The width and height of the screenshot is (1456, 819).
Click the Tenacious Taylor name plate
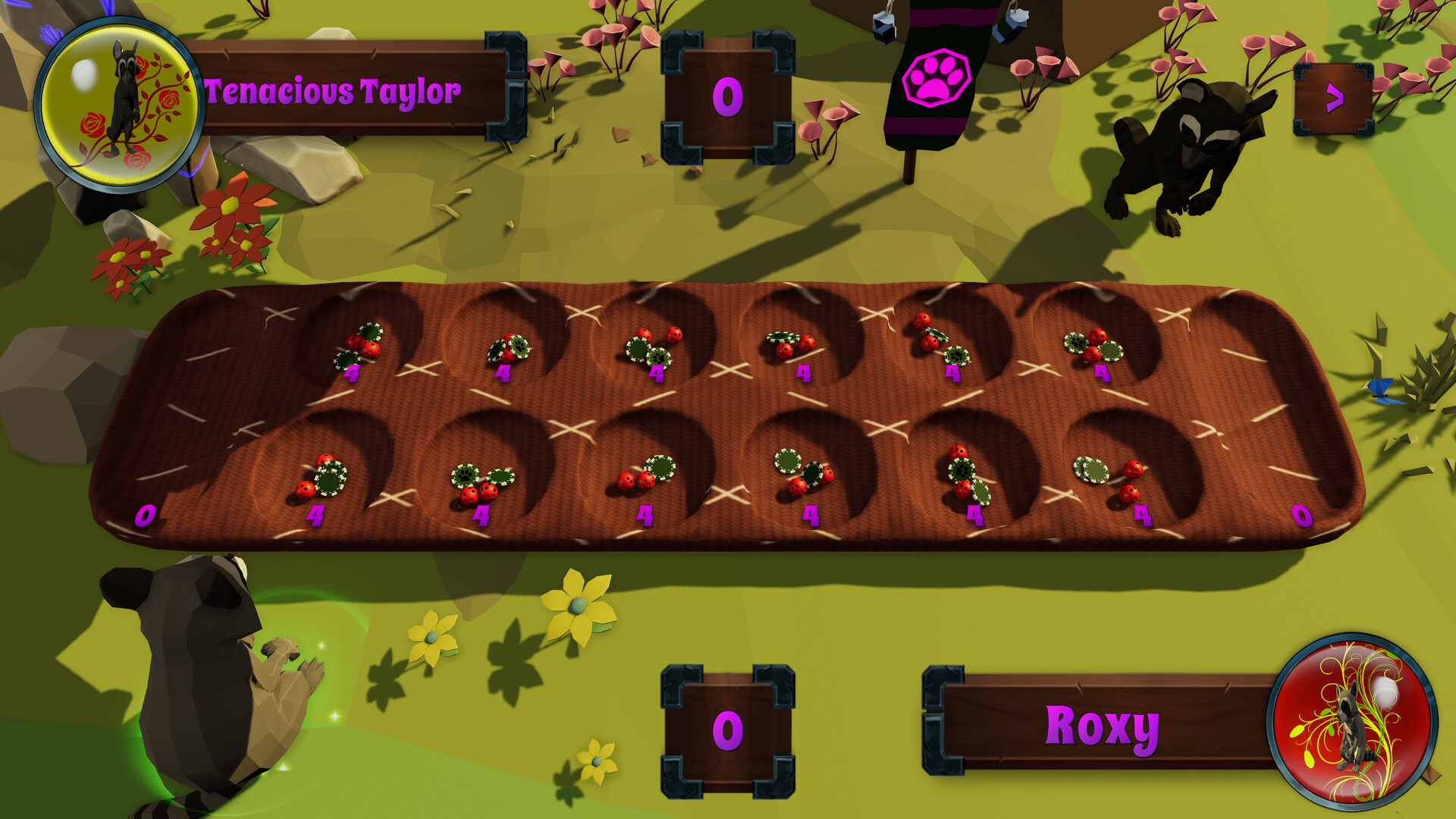point(334,89)
